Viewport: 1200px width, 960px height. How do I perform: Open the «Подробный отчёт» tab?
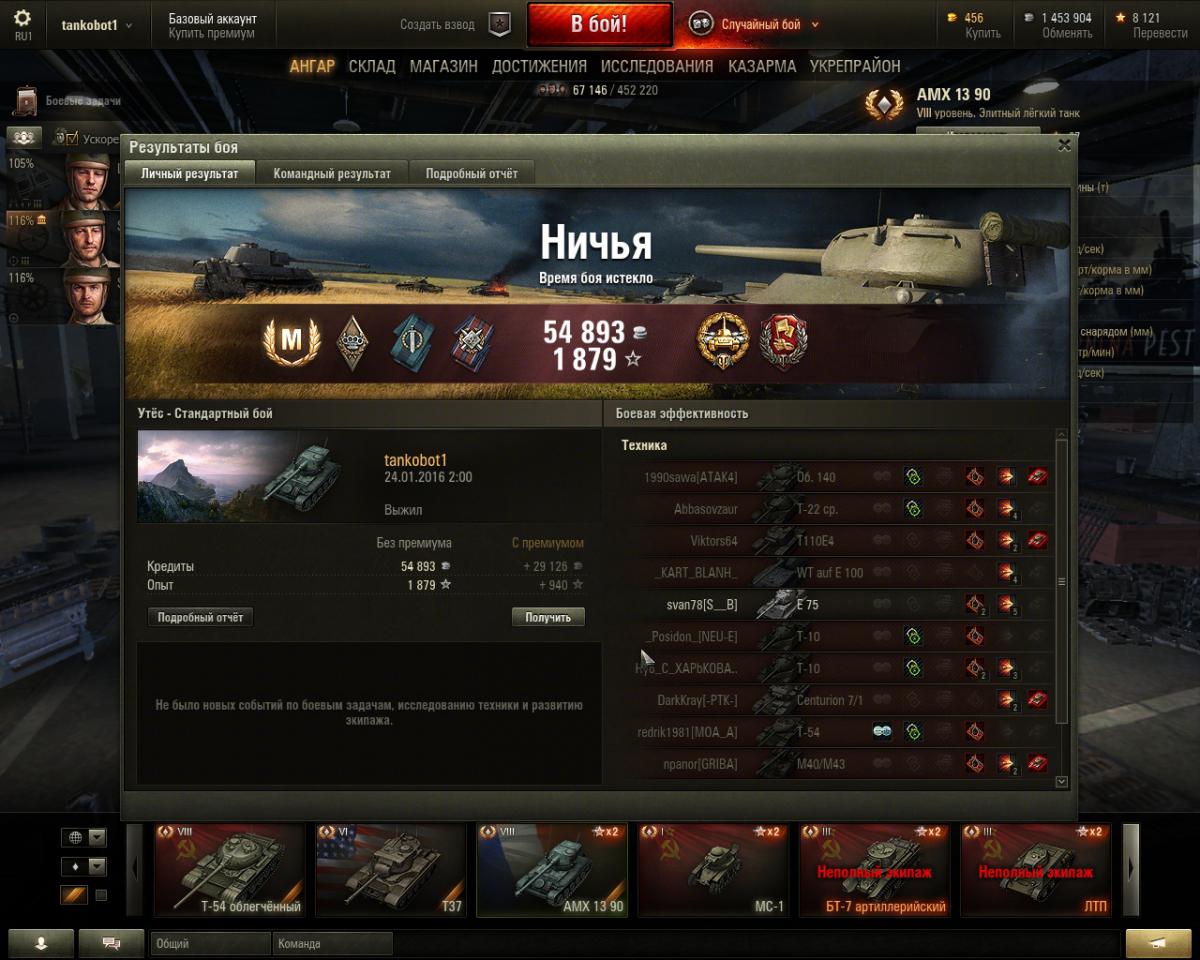(x=472, y=173)
